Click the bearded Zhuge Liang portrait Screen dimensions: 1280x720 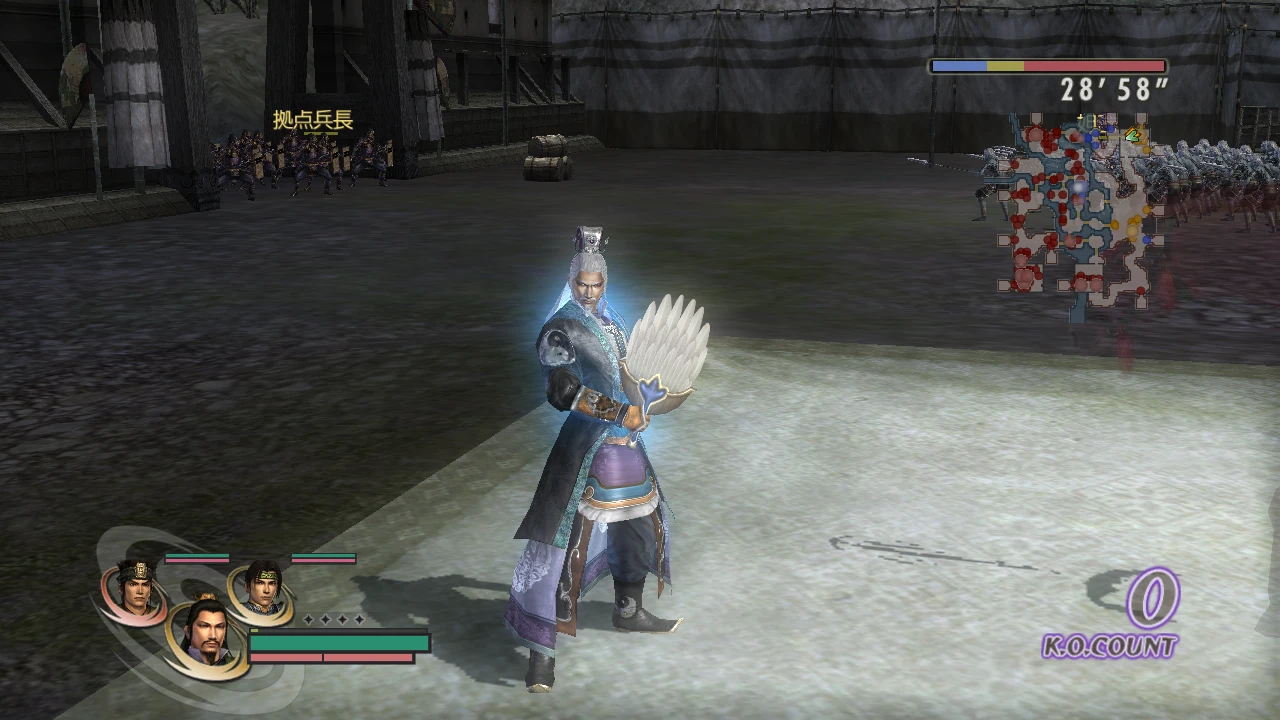pyautogui.click(x=208, y=632)
